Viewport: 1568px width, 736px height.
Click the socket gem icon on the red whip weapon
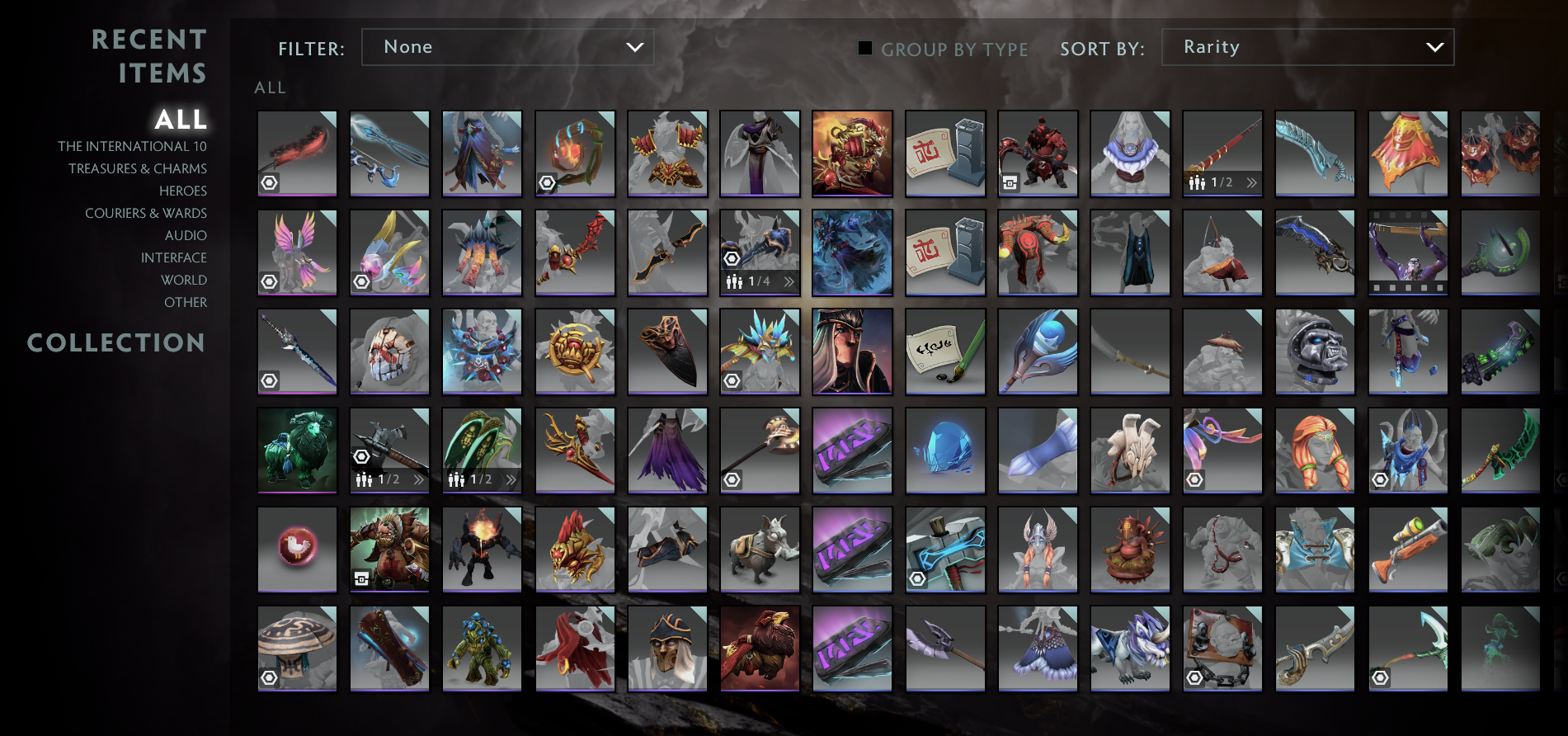(x=267, y=182)
